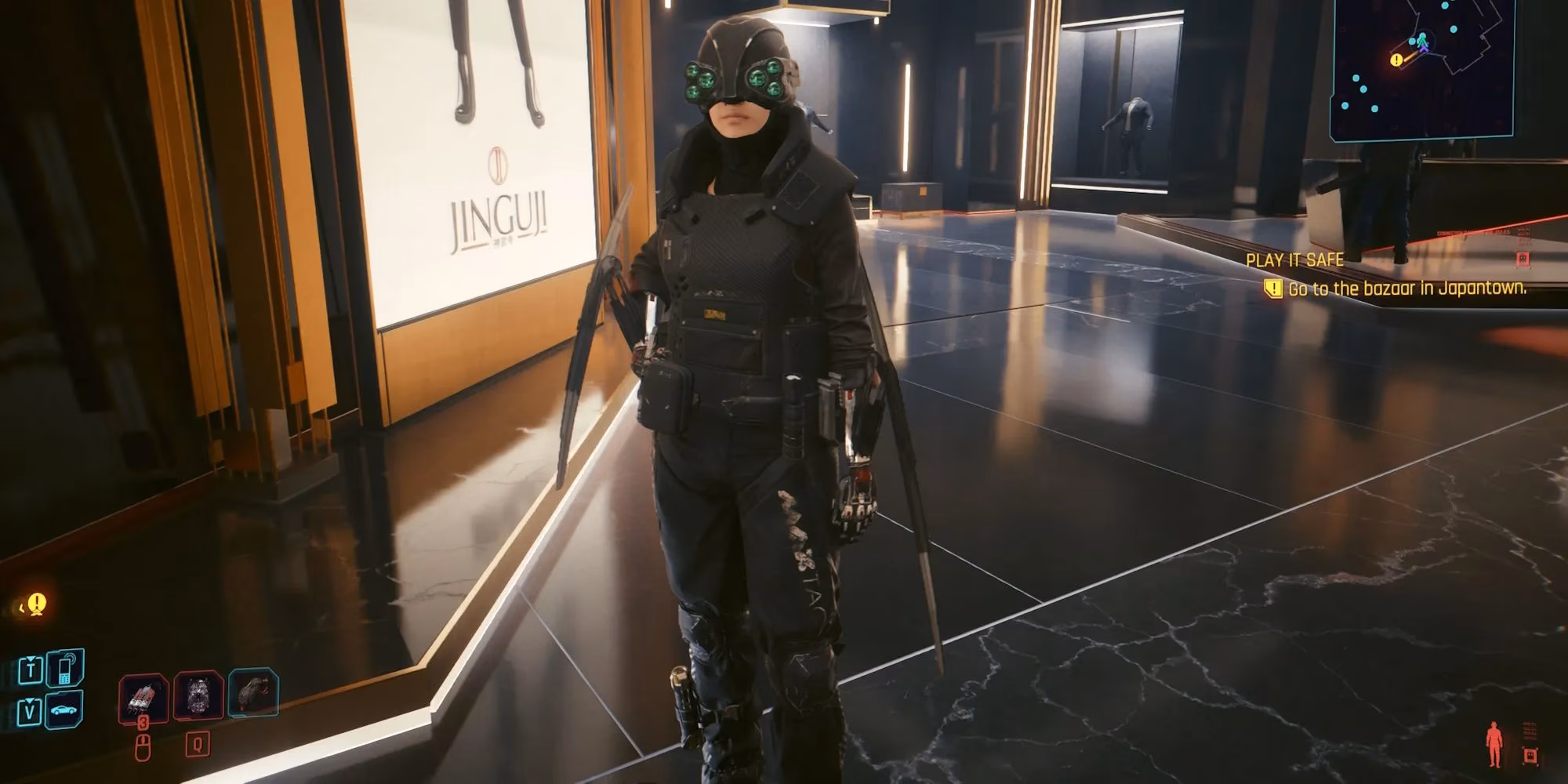The image size is (1568, 784).
Task: Expand the phone quick-access with the T chevron
Action: pyautogui.click(x=31, y=658)
